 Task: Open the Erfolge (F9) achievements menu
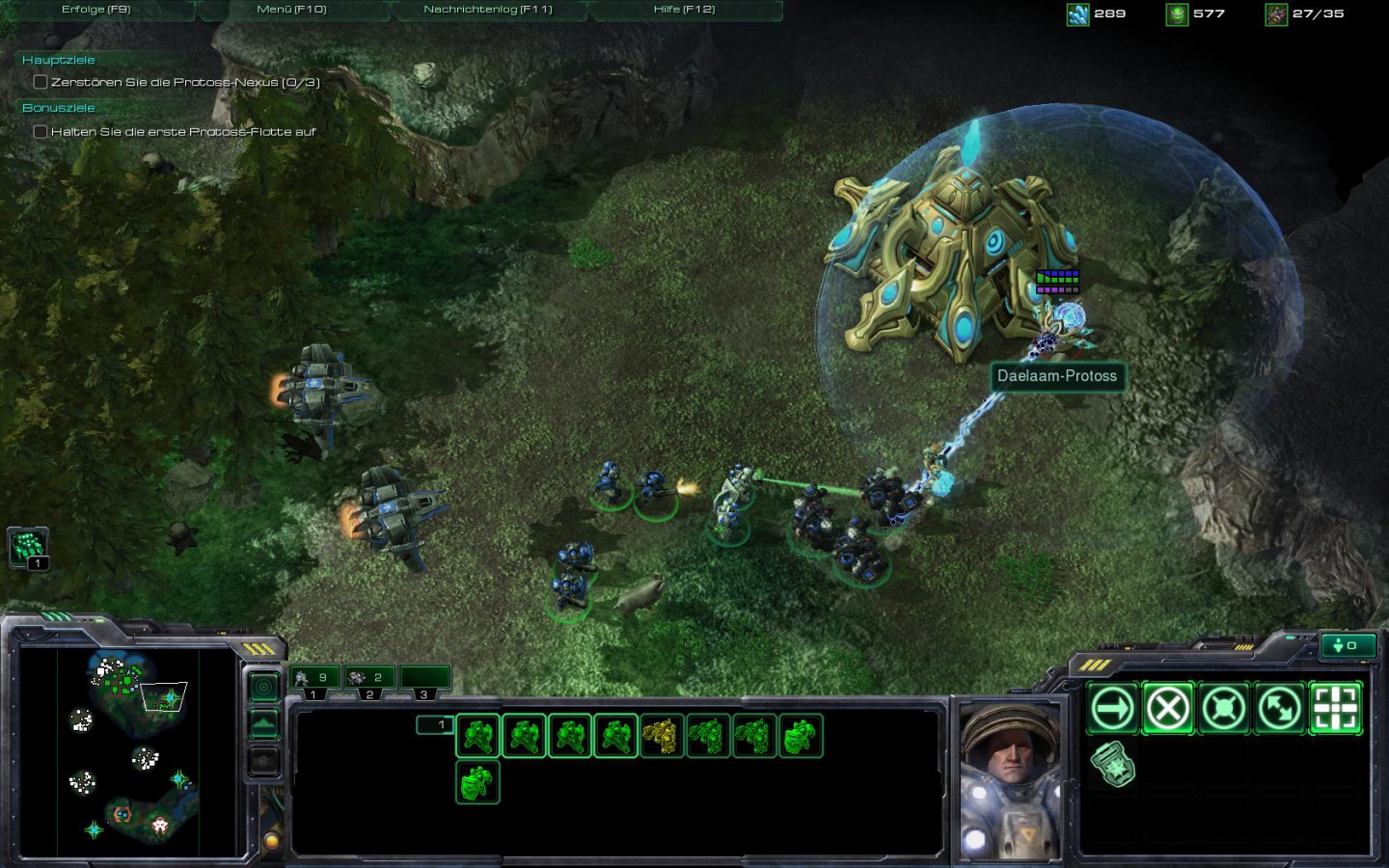point(96,10)
